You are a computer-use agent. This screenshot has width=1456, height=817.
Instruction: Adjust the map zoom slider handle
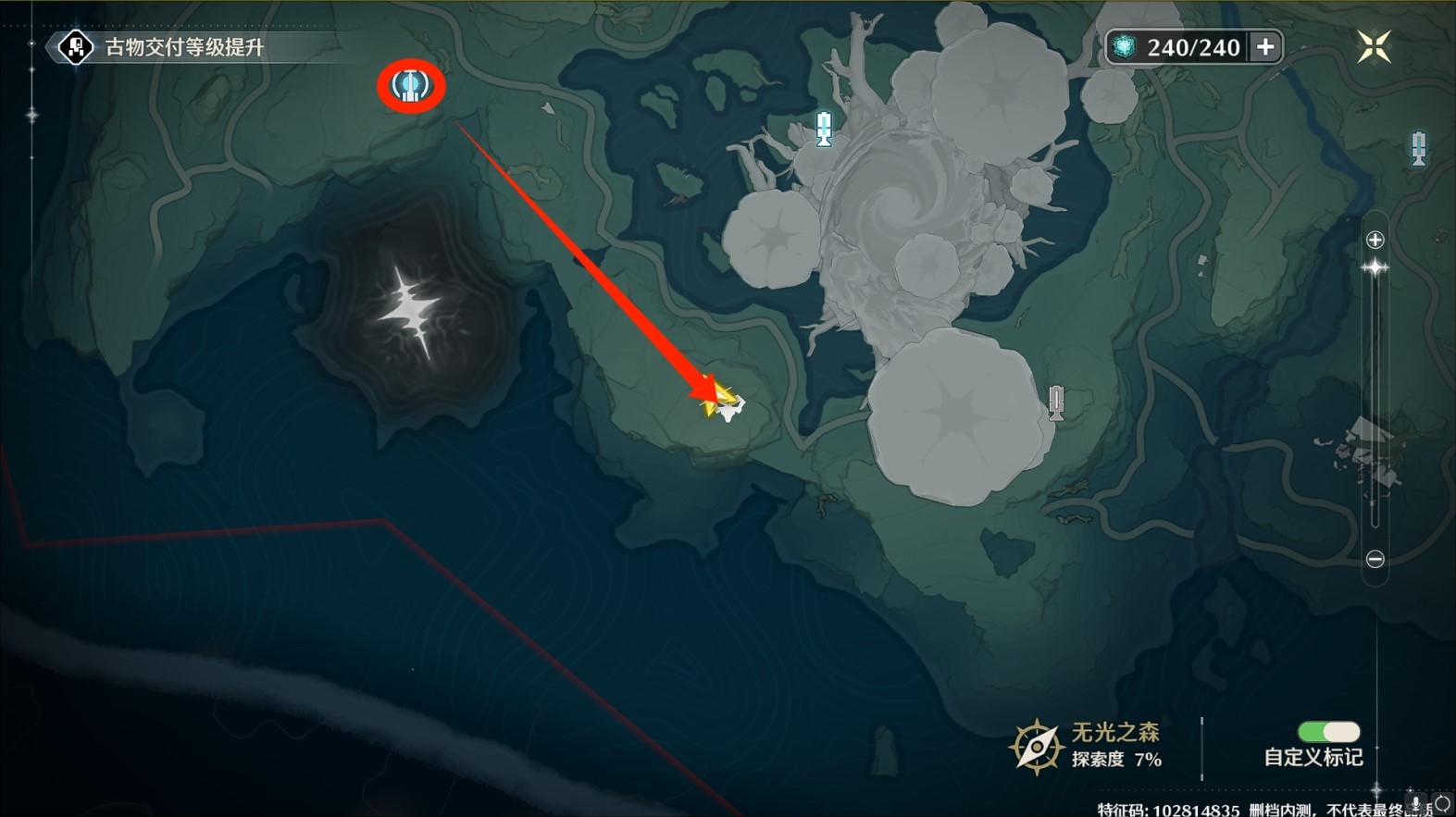pos(1375,268)
